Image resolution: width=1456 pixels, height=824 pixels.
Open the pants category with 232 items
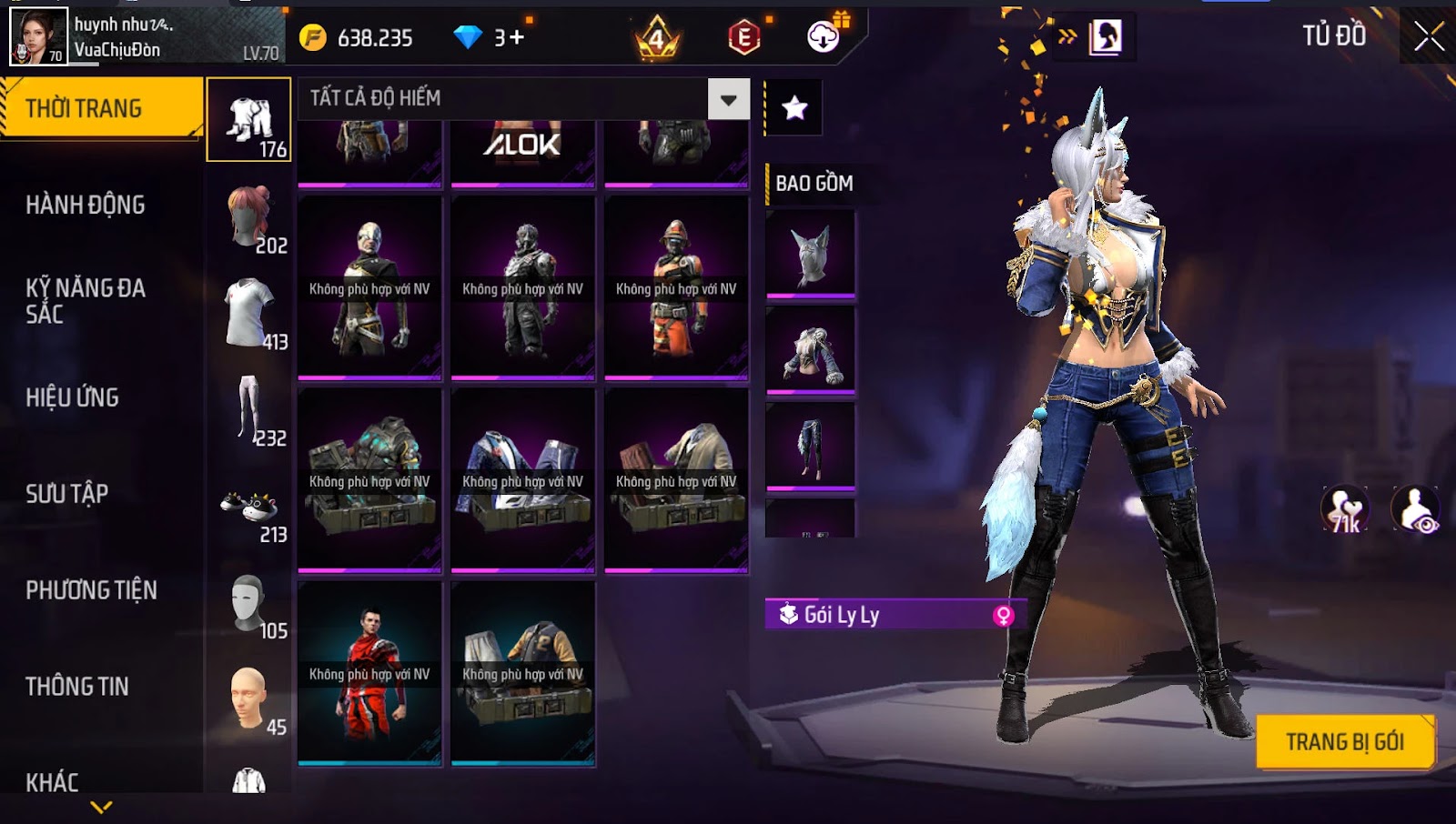249,410
